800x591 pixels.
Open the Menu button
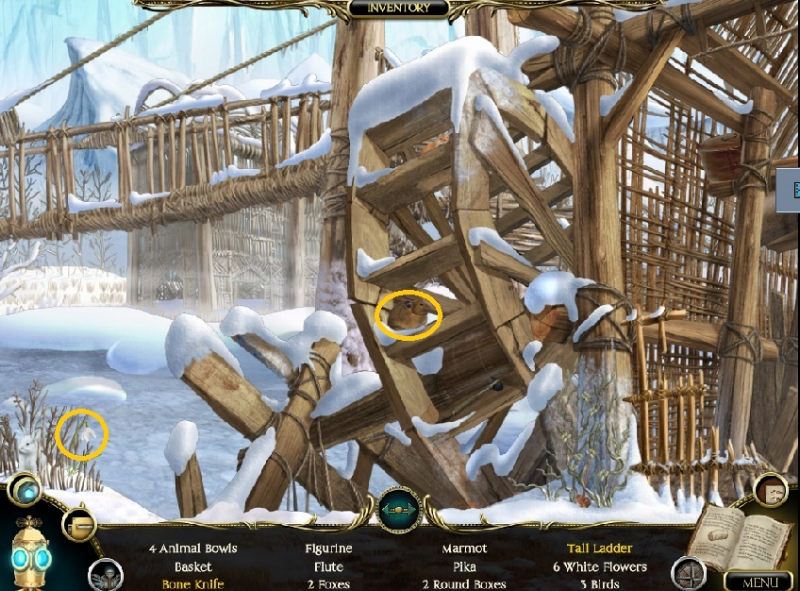[758, 581]
